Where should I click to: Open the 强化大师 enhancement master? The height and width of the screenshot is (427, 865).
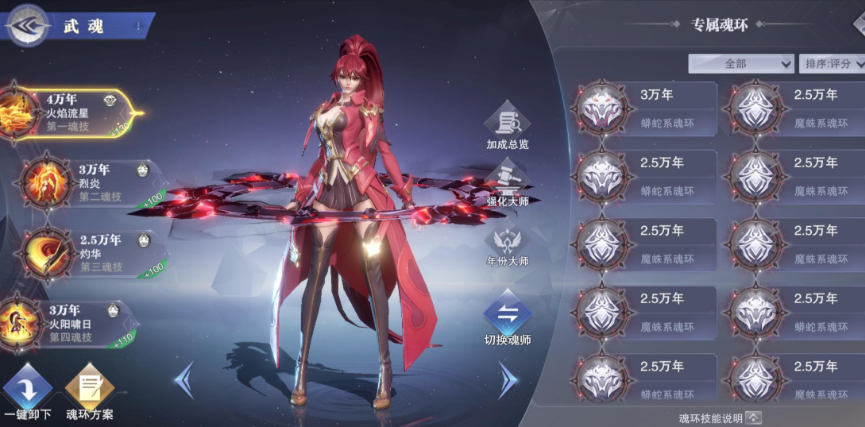507,185
